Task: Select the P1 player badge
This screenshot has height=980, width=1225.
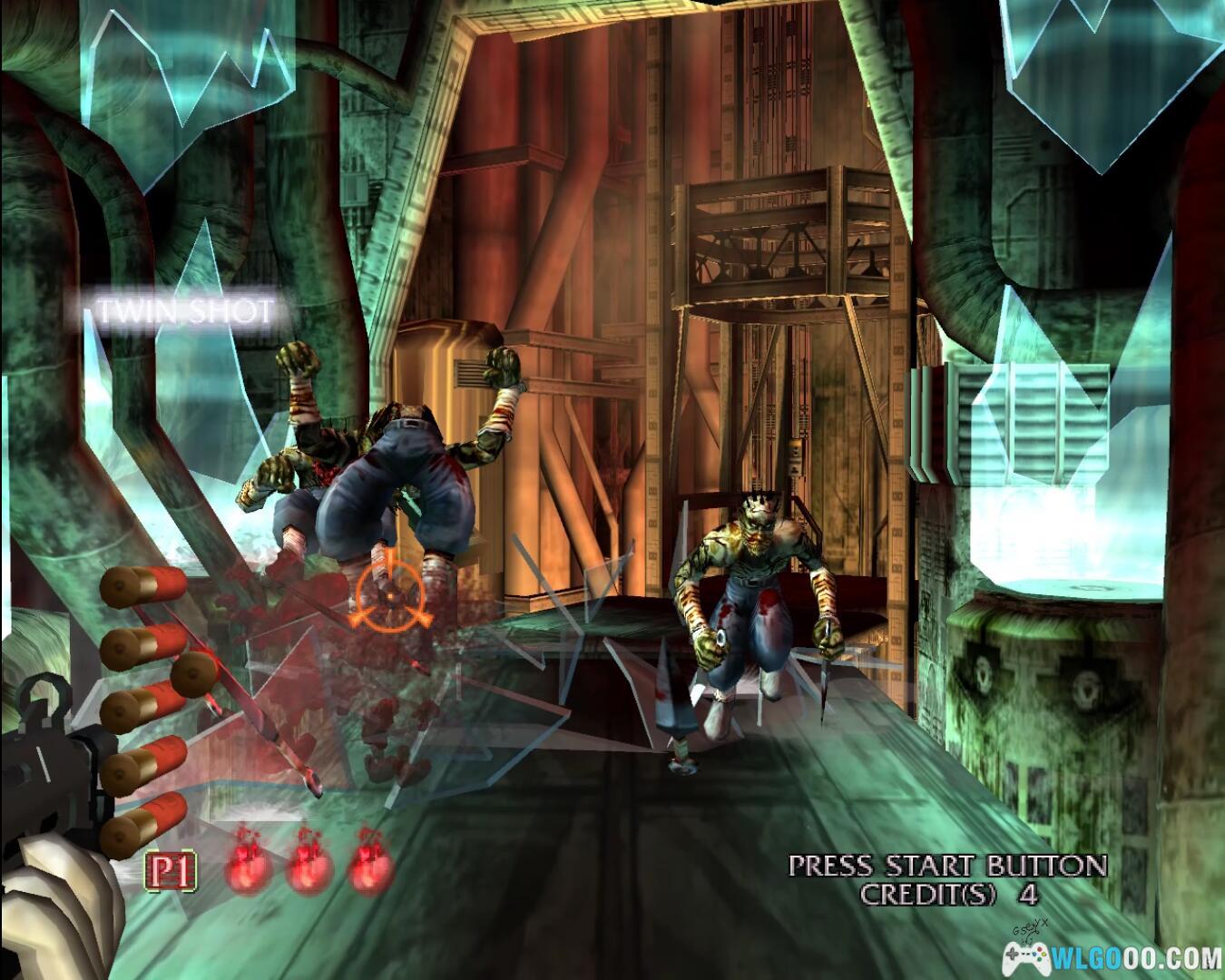Action: [170, 872]
